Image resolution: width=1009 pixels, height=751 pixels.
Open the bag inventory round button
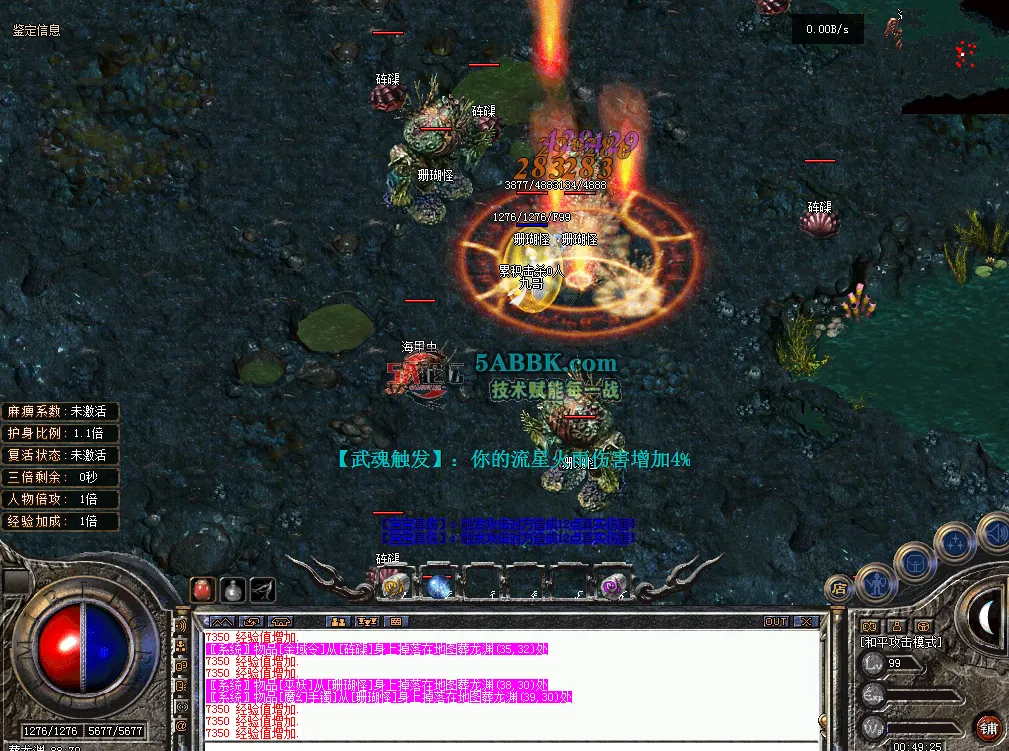pos(914,562)
